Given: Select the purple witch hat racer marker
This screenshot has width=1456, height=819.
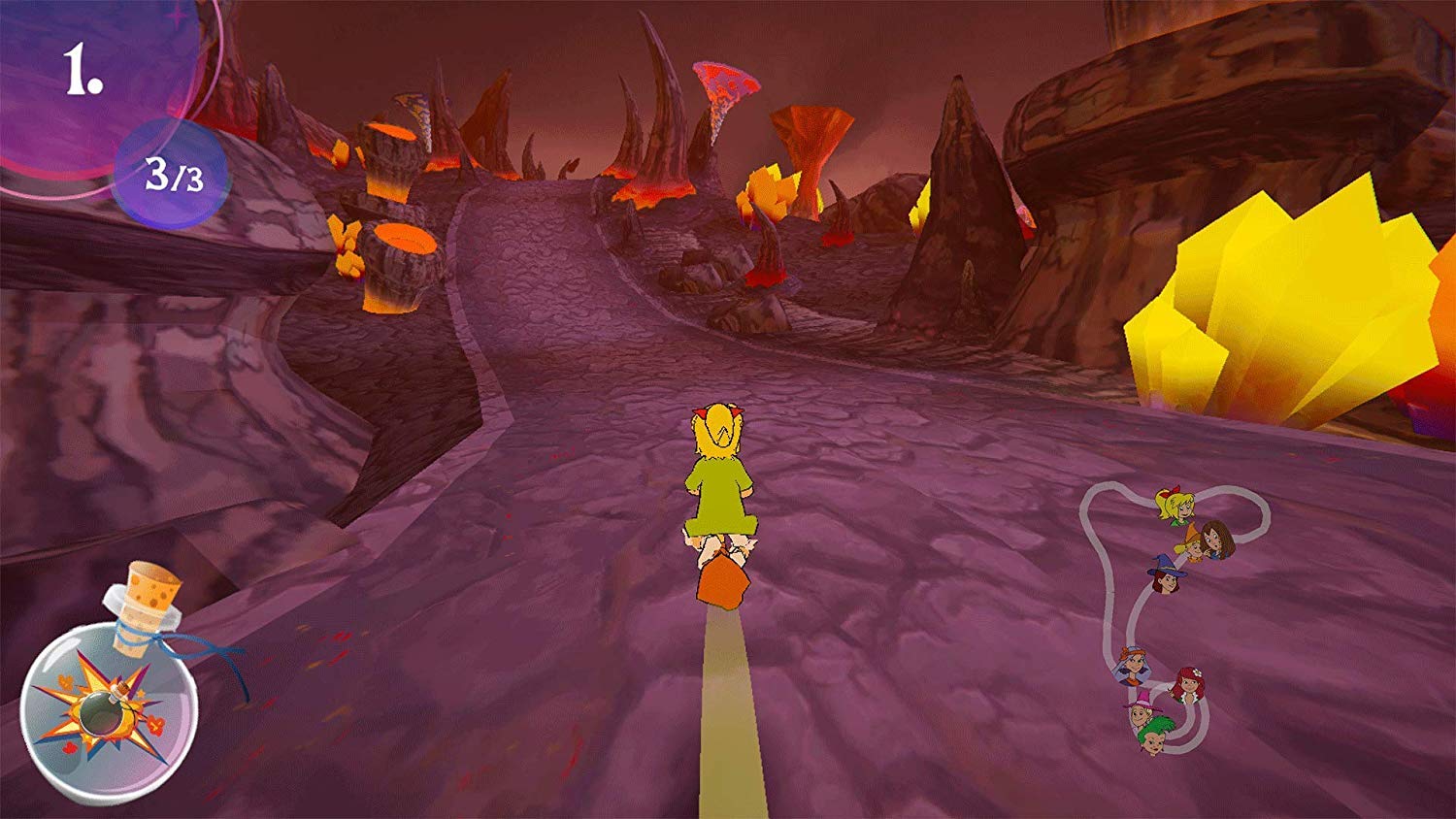Looking at the screenshot, I should coord(1166,574).
